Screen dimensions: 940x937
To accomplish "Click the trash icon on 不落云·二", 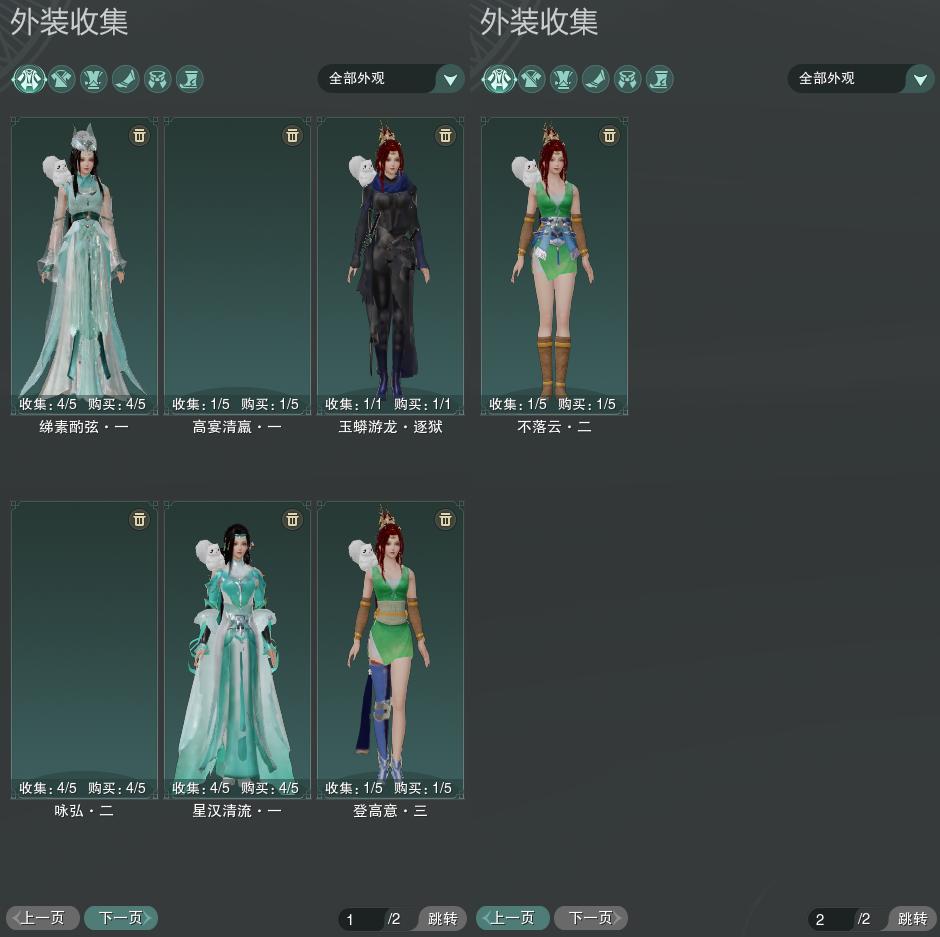I will pyautogui.click(x=609, y=135).
